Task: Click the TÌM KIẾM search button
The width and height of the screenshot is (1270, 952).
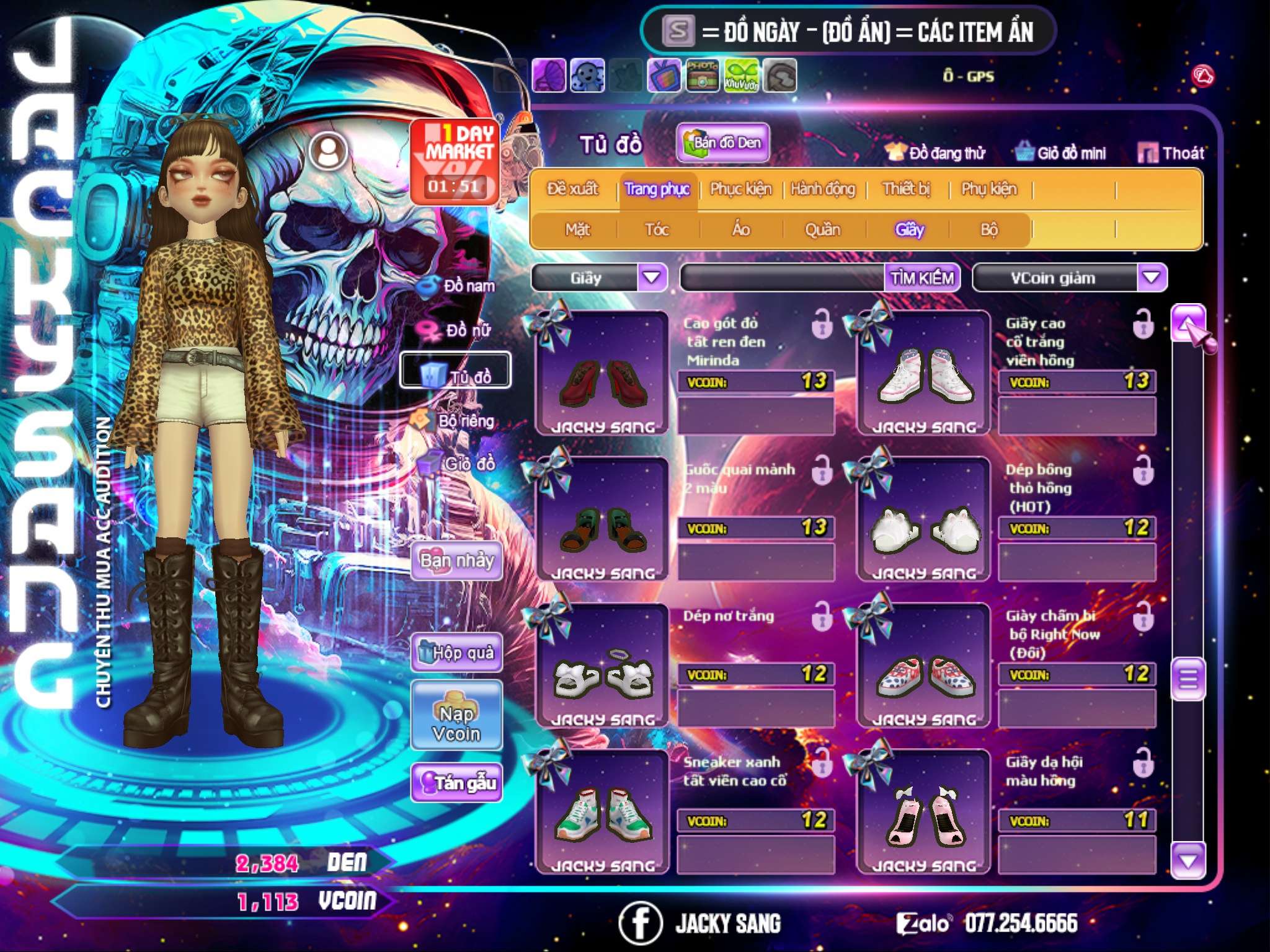Action: pyautogui.click(x=922, y=278)
